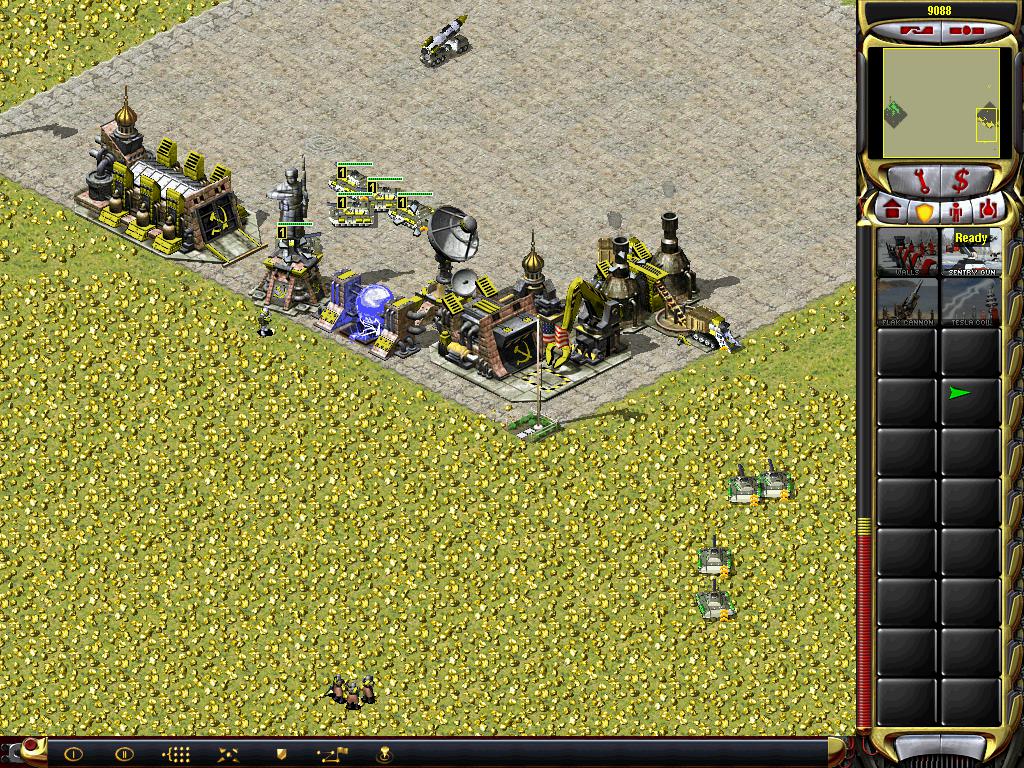Switch to the defenses shield tab
This screenshot has height=768, width=1024.
[x=924, y=211]
